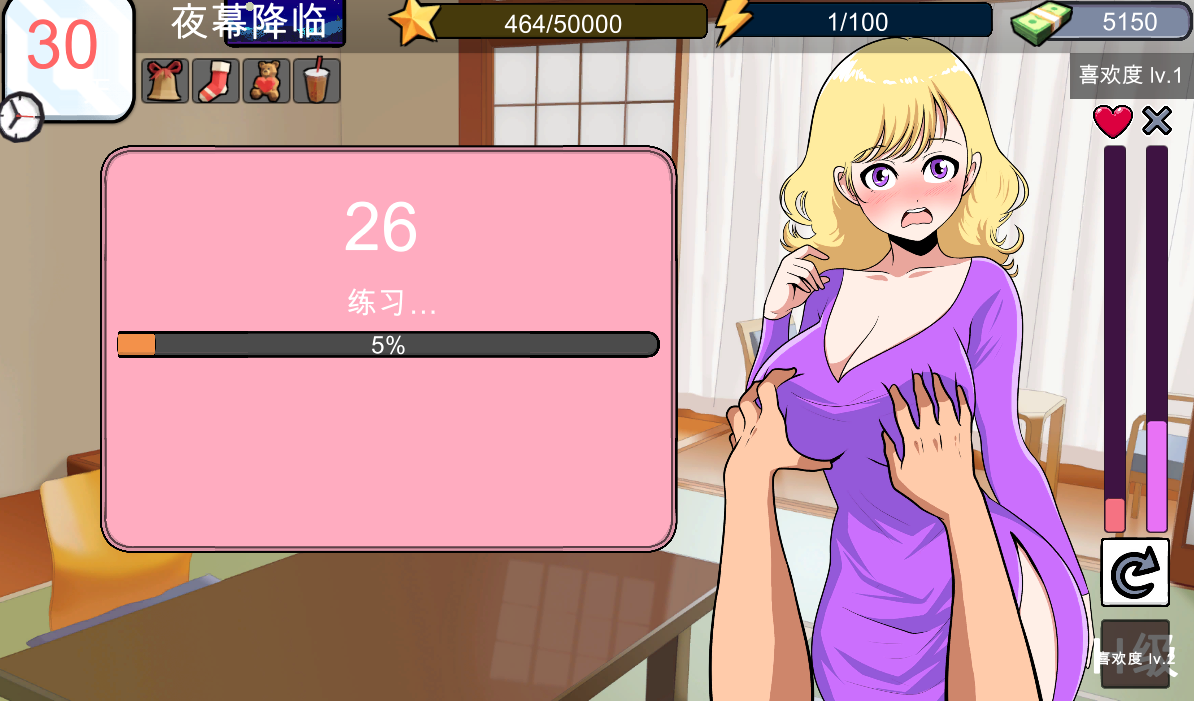1194x701 pixels.
Task: Open the clock icon beside the day counter
Action: 19,117
